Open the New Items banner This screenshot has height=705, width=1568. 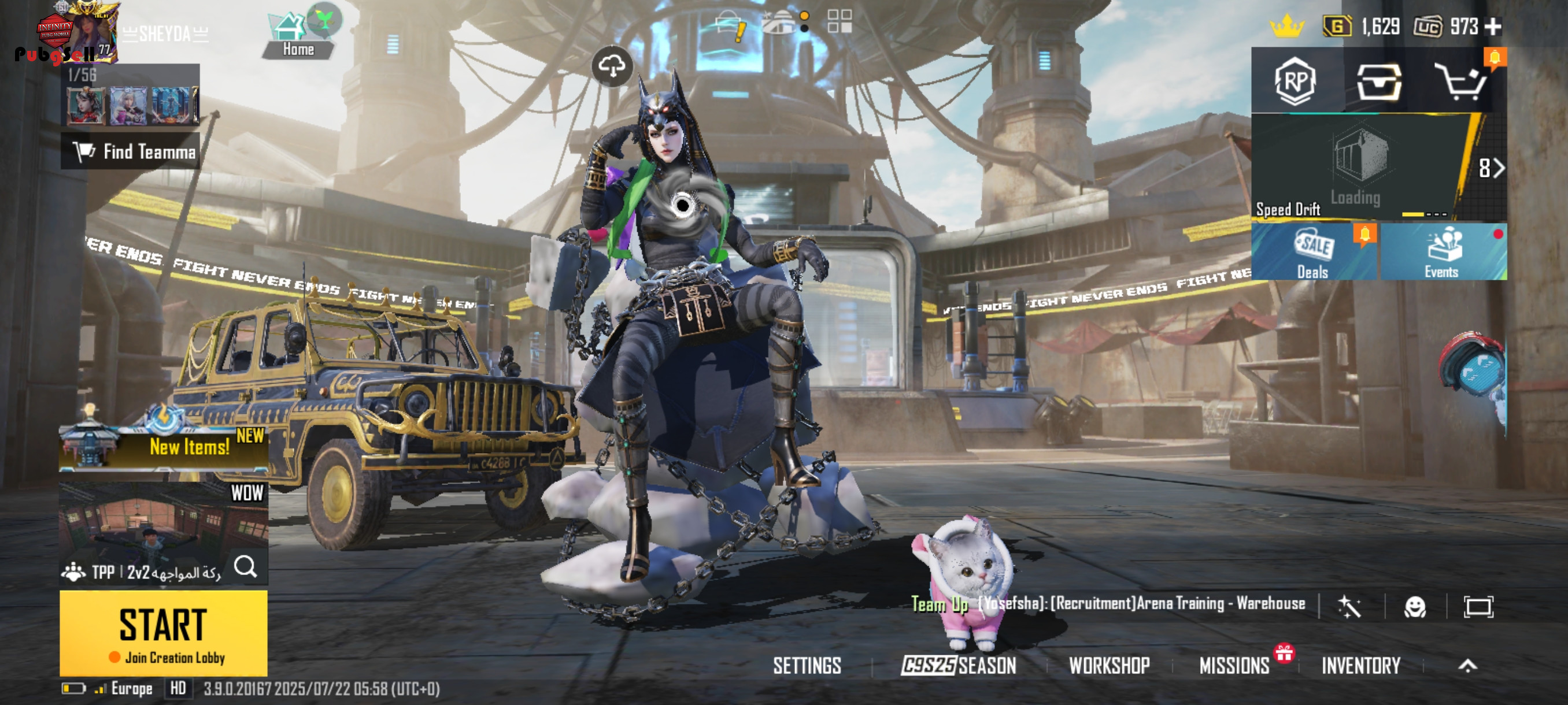(x=163, y=448)
